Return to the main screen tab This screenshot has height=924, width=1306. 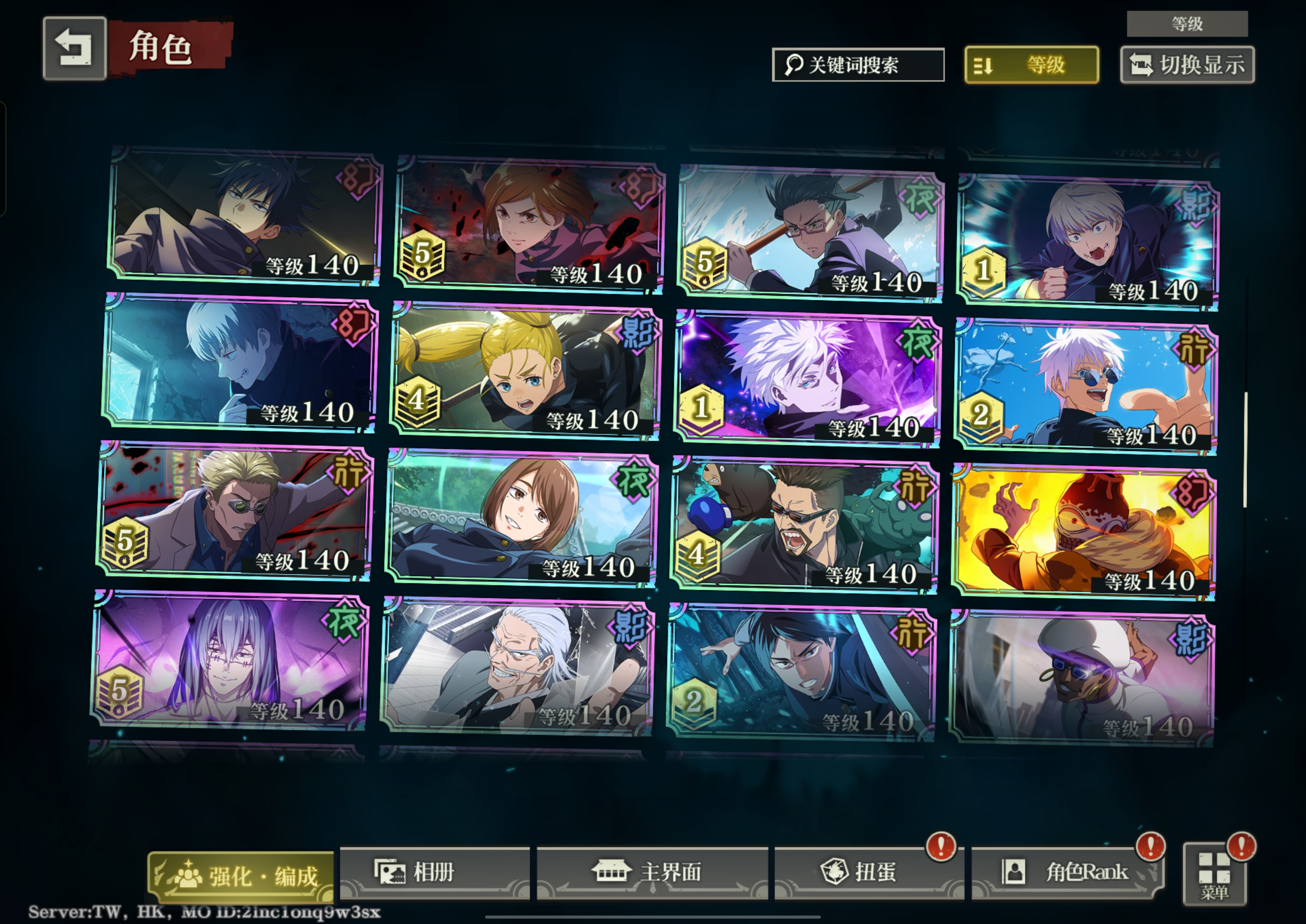pyautogui.click(x=652, y=872)
